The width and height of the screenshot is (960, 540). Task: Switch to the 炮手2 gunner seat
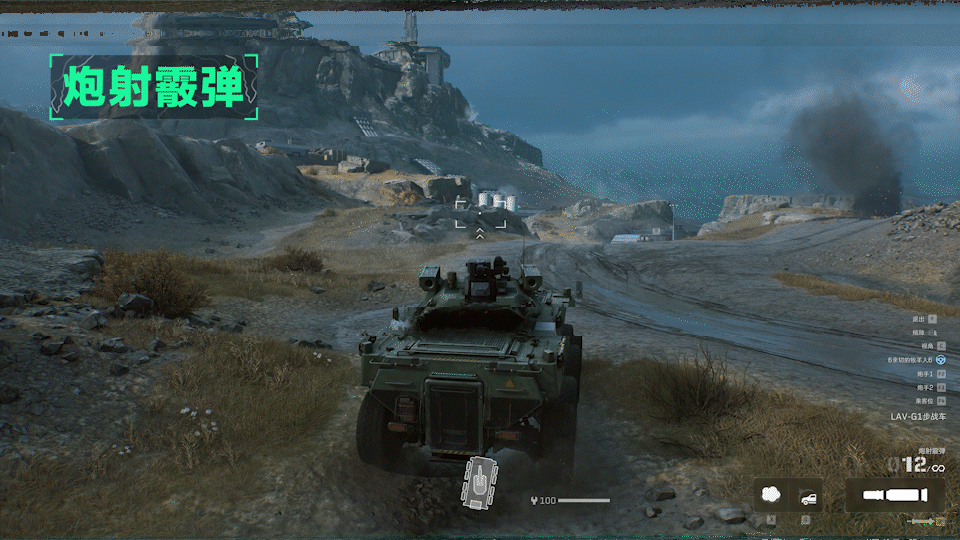pyautogui.click(x=940, y=387)
